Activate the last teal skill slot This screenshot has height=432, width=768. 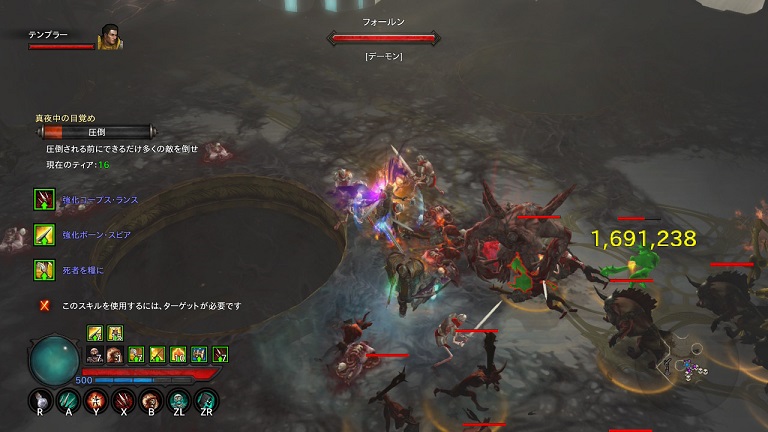tap(209, 401)
